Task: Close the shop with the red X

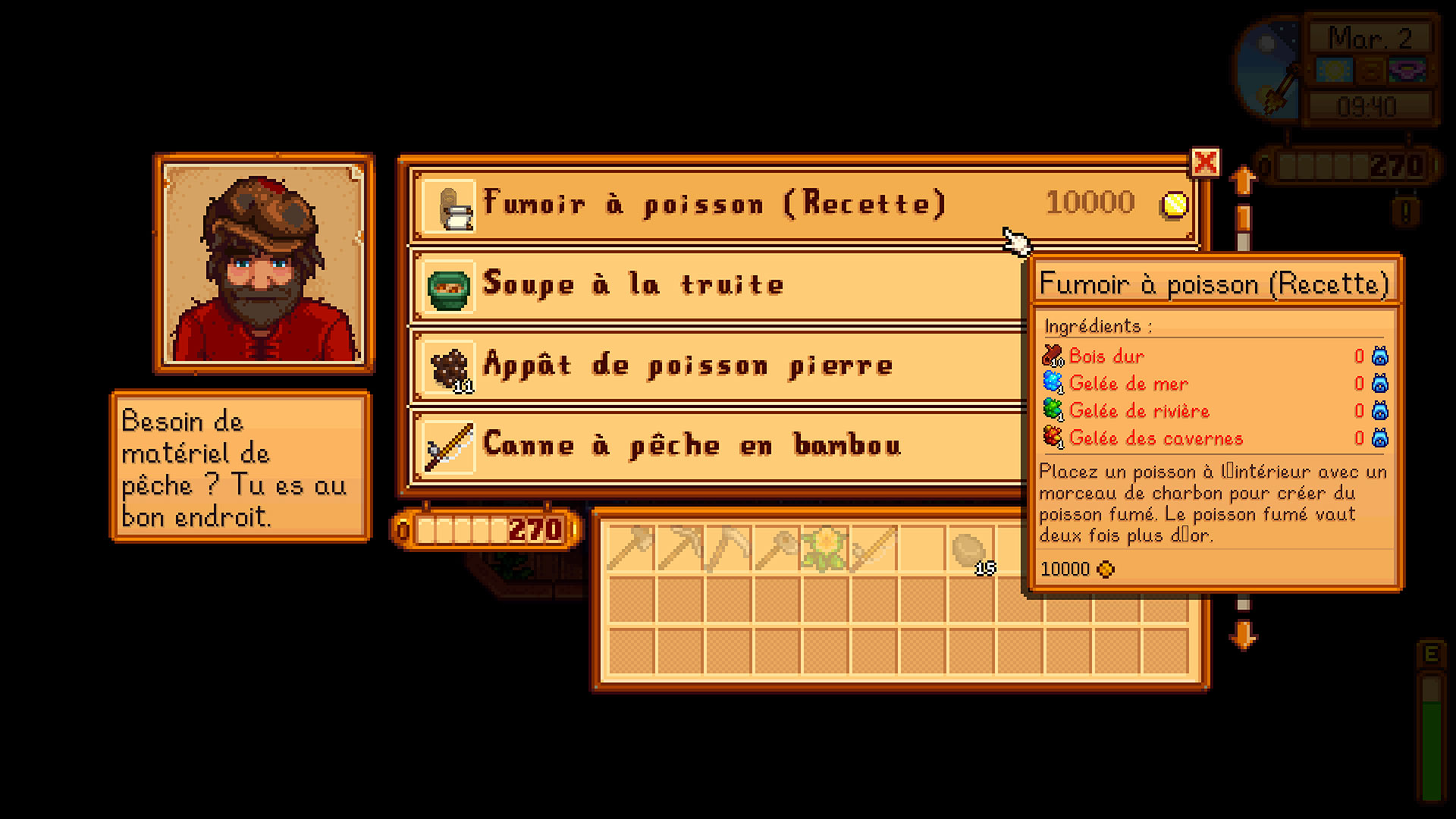Action: click(x=1205, y=162)
